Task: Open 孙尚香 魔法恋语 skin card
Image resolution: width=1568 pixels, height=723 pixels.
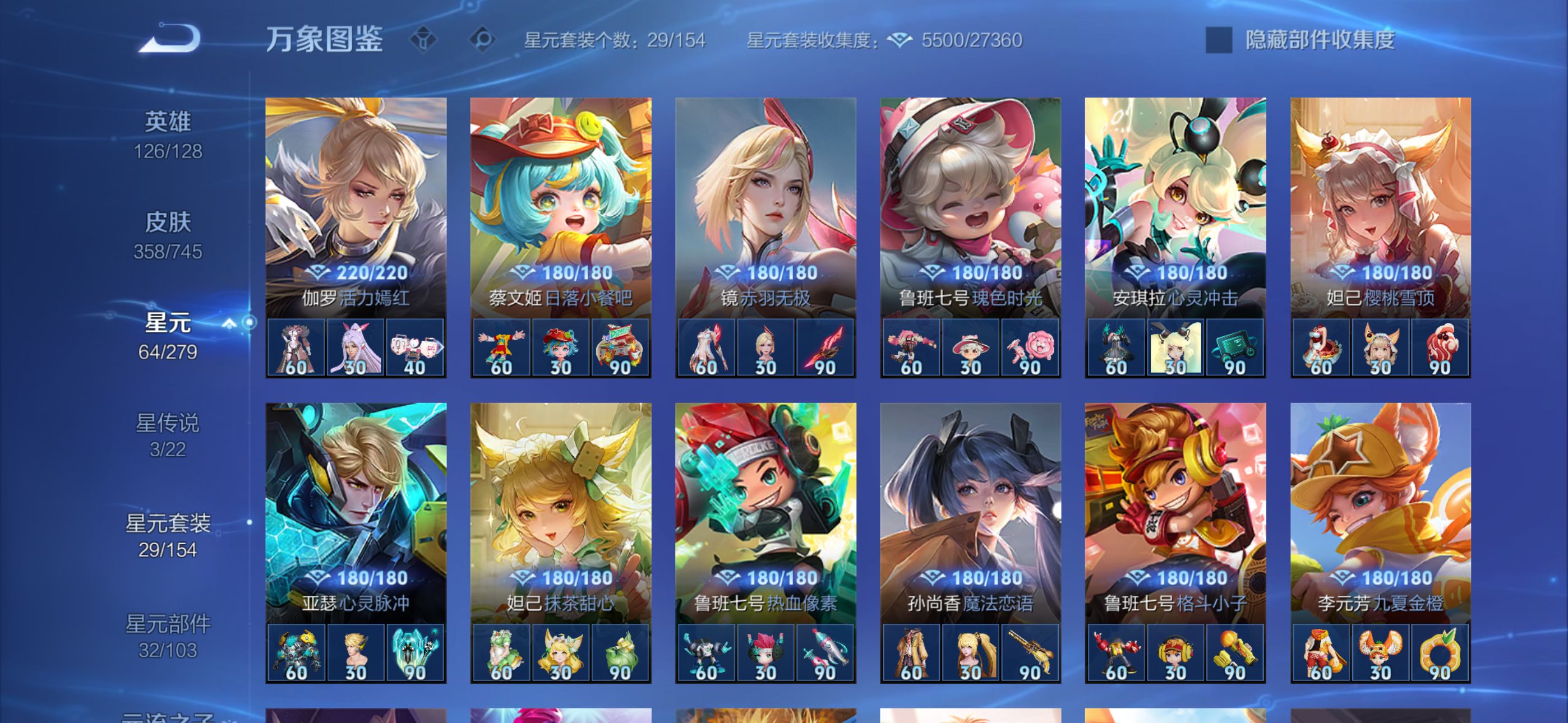Action: (x=970, y=511)
